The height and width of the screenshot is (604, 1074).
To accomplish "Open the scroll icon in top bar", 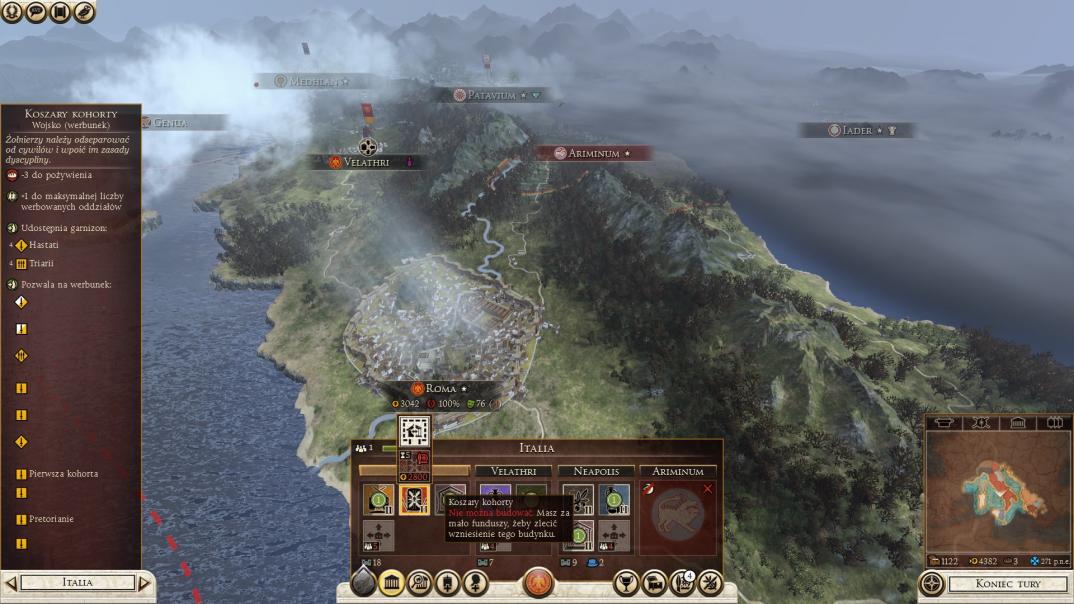I will tap(60, 12).
